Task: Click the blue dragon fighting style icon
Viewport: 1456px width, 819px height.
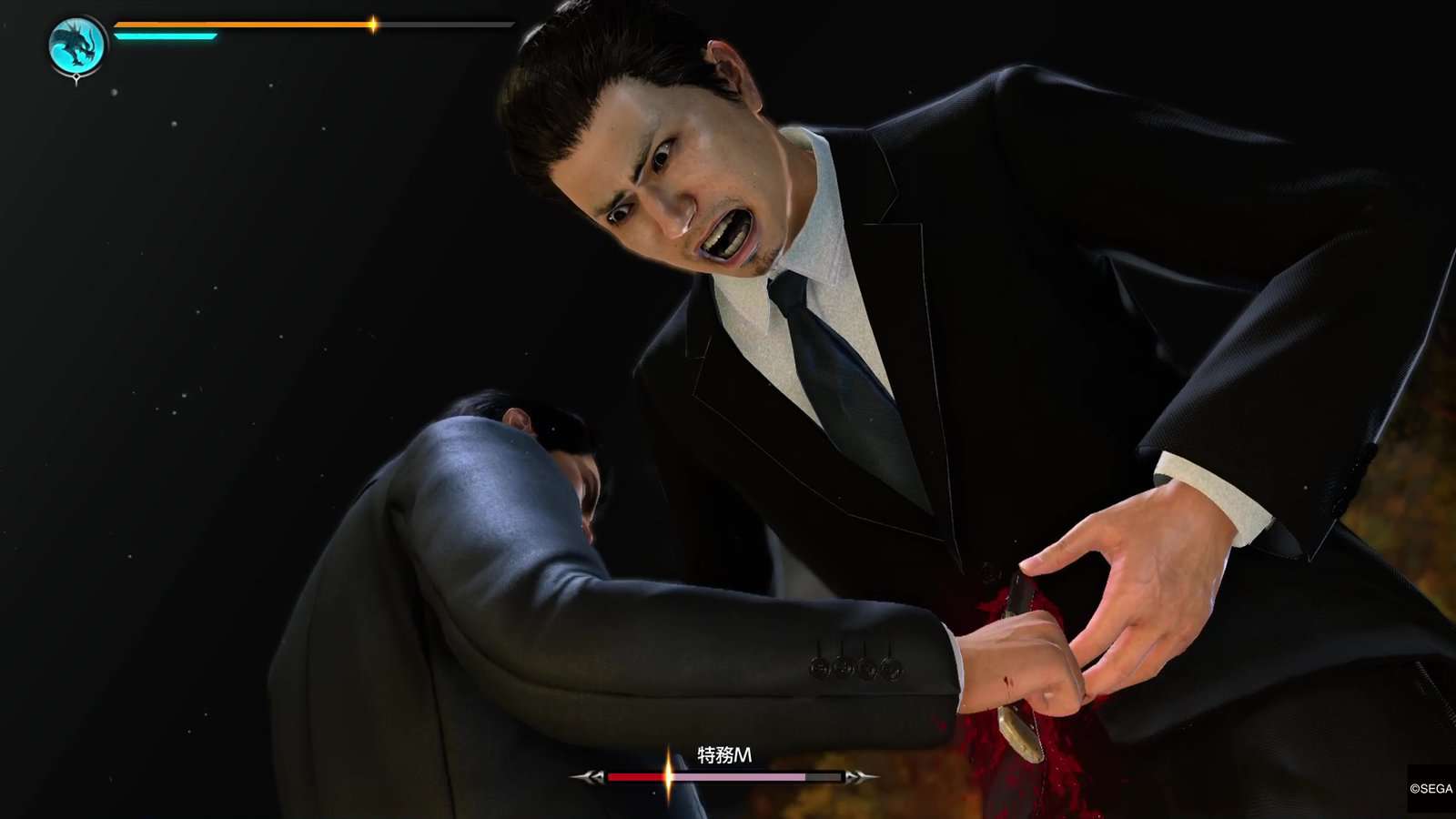Action: 77,46
